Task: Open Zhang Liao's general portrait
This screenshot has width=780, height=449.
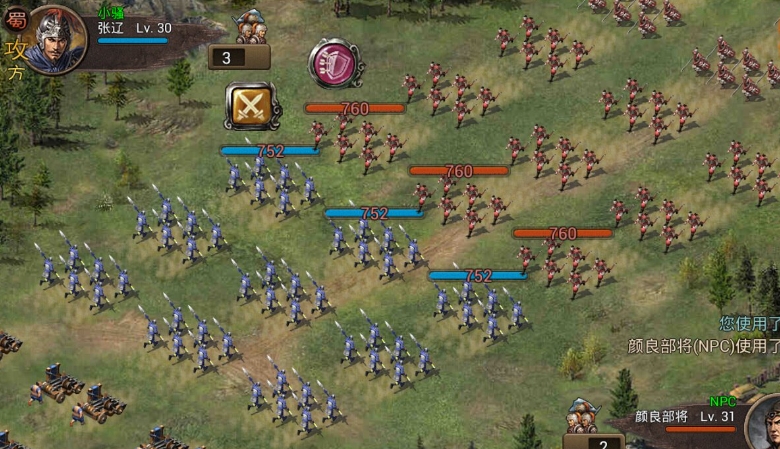Action: [56, 38]
